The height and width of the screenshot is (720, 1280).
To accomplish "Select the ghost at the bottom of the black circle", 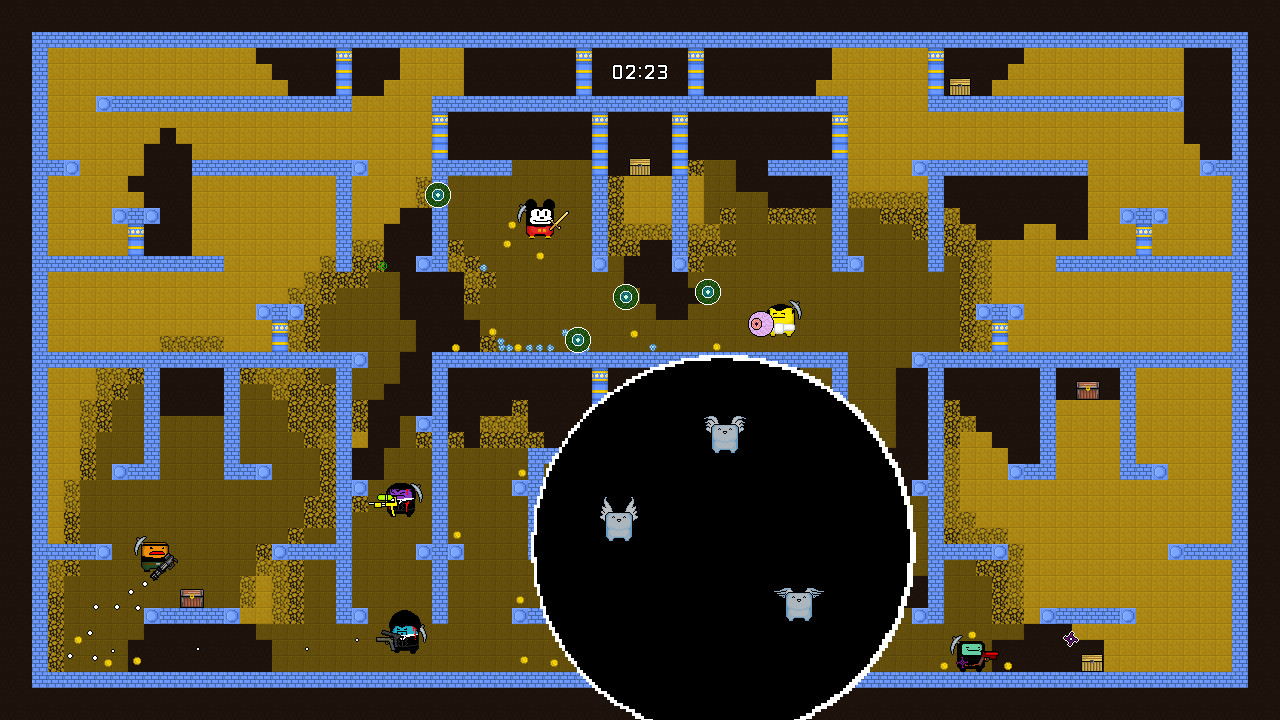I will [x=797, y=604].
